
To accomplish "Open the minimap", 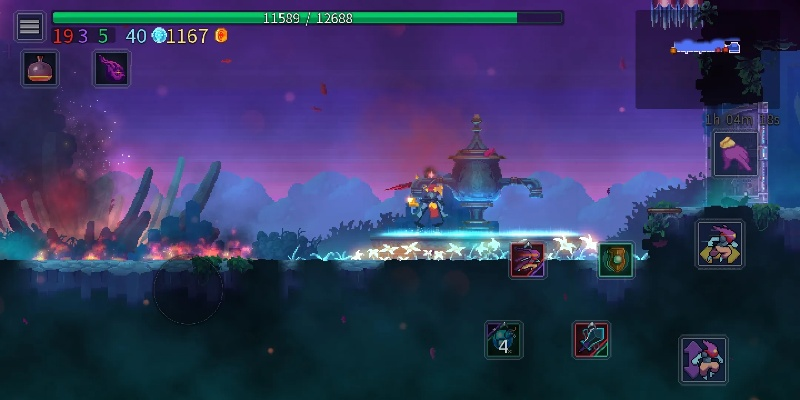I will (707, 58).
